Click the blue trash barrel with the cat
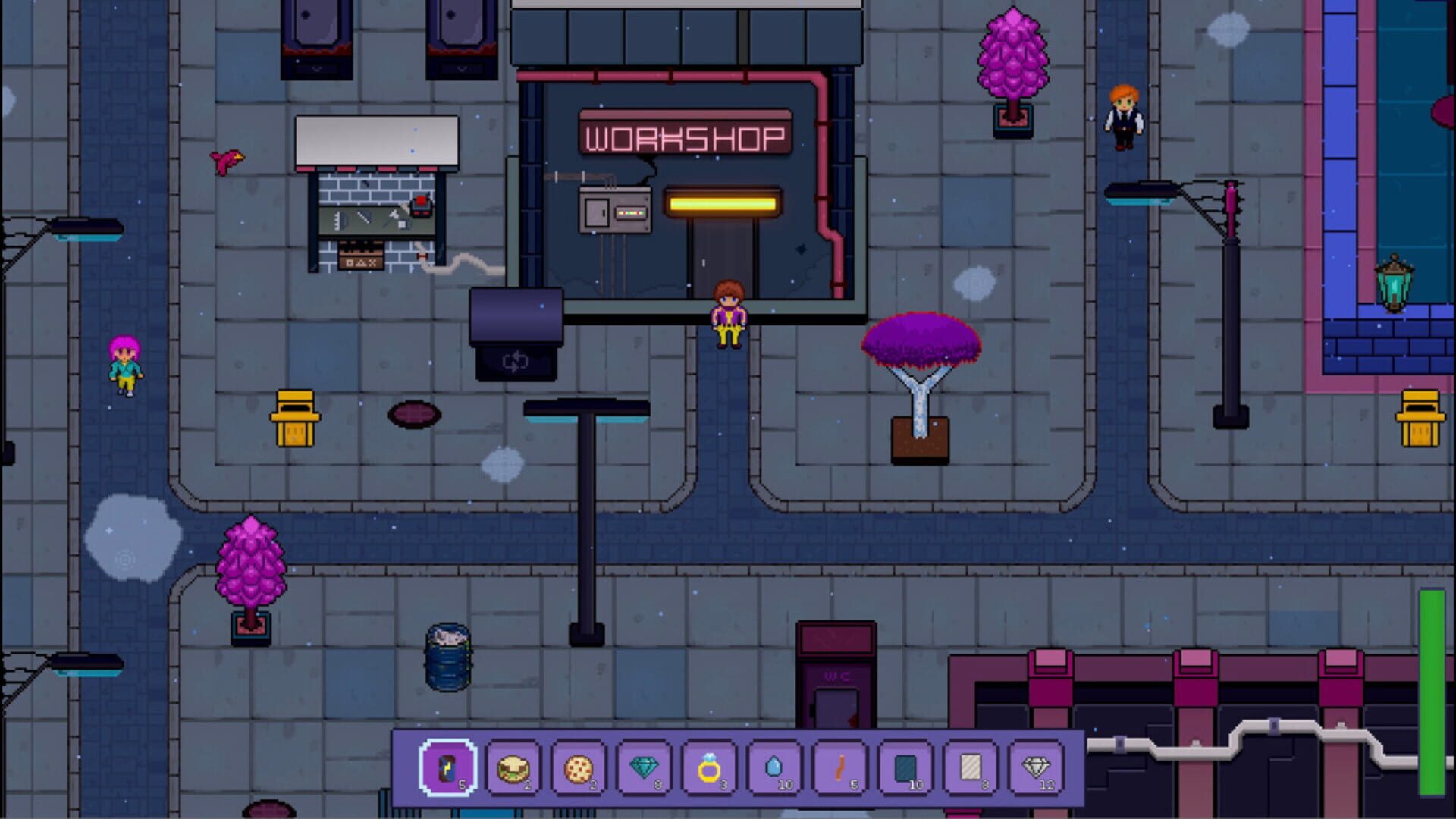This screenshot has height=819, width=1456. coord(446,657)
